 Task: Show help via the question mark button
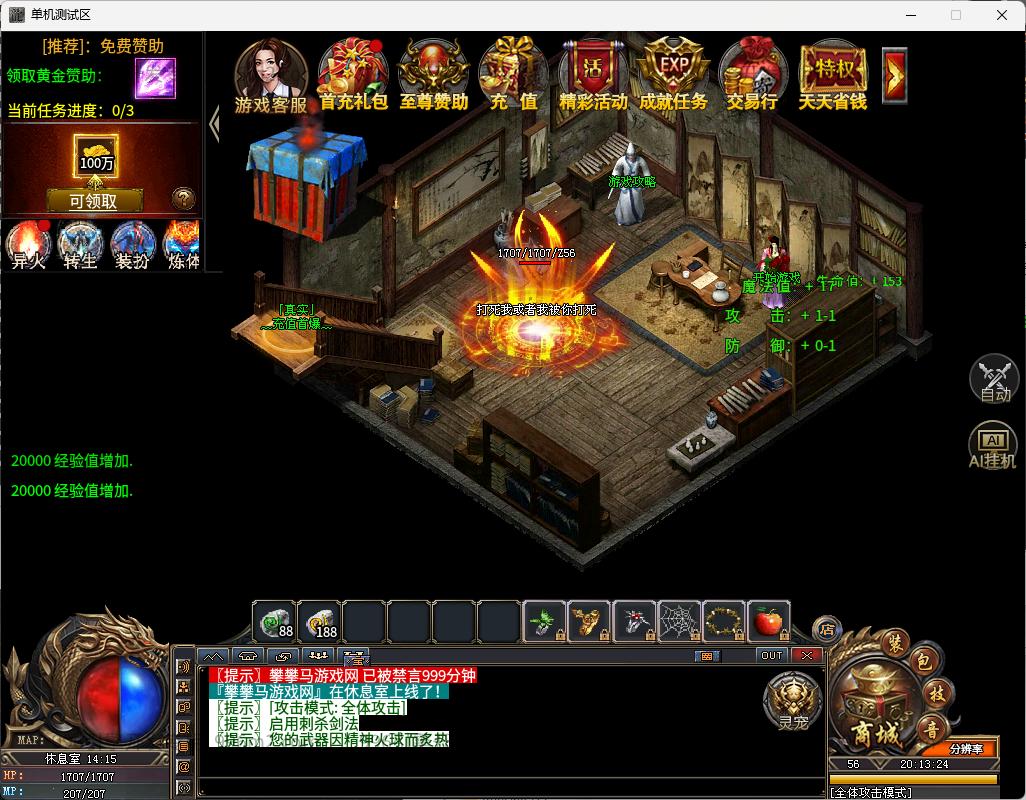pyautogui.click(x=183, y=198)
